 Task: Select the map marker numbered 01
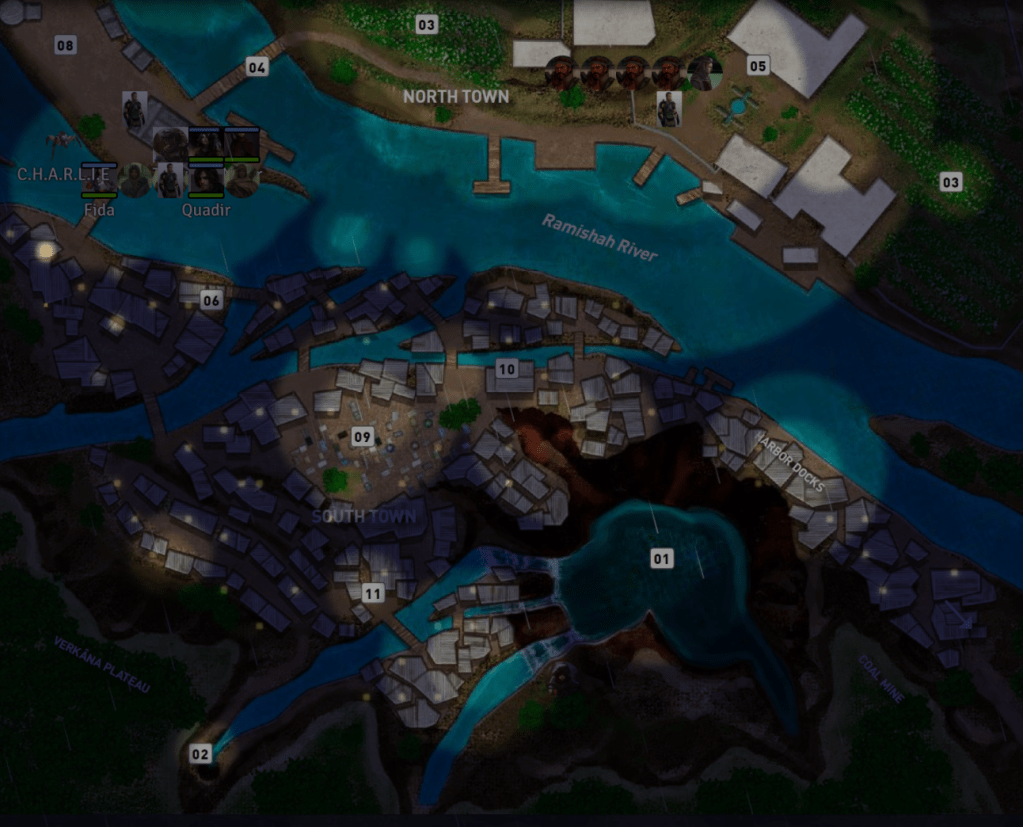(x=661, y=558)
